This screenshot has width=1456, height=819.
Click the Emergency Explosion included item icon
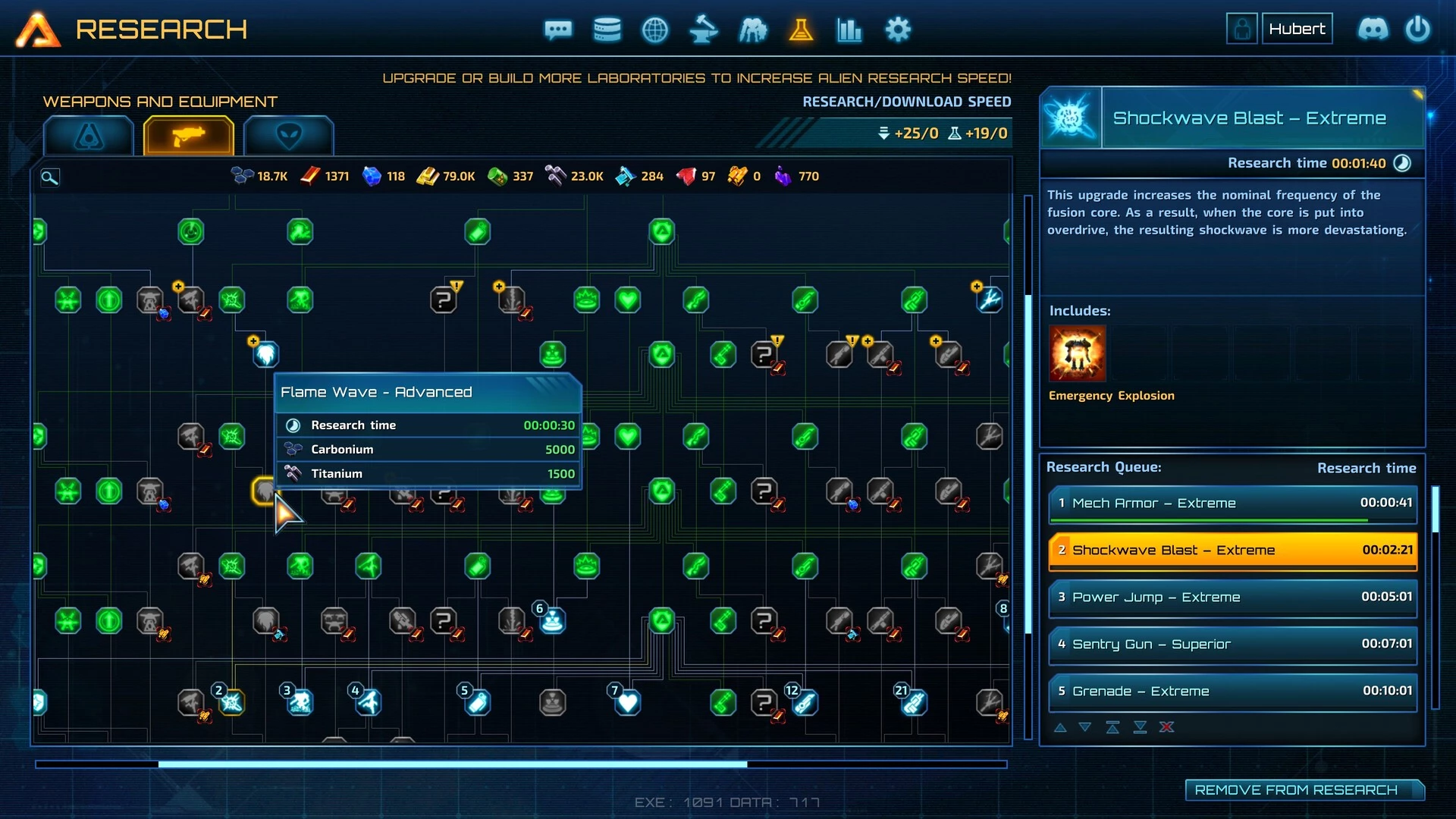pyautogui.click(x=1078, y=353)
